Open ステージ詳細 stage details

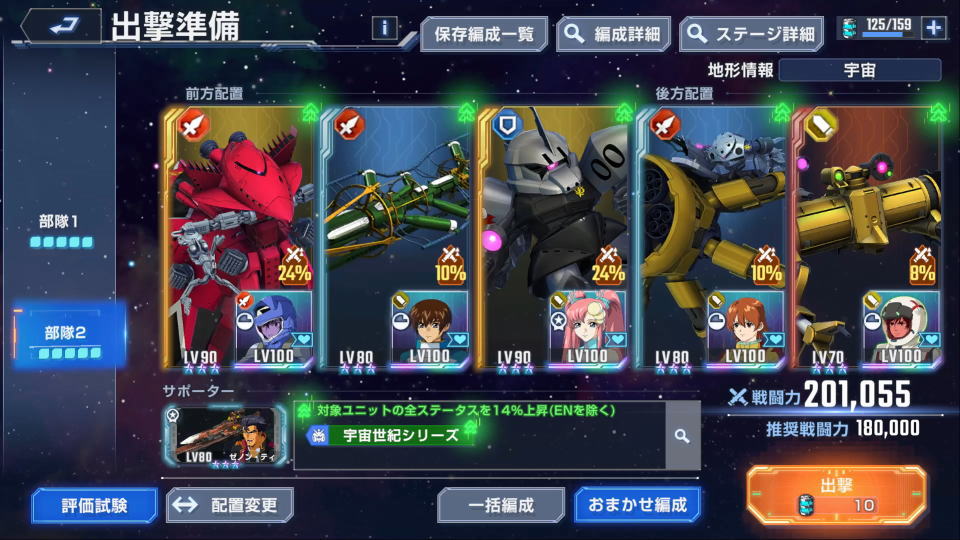point(751,34)
